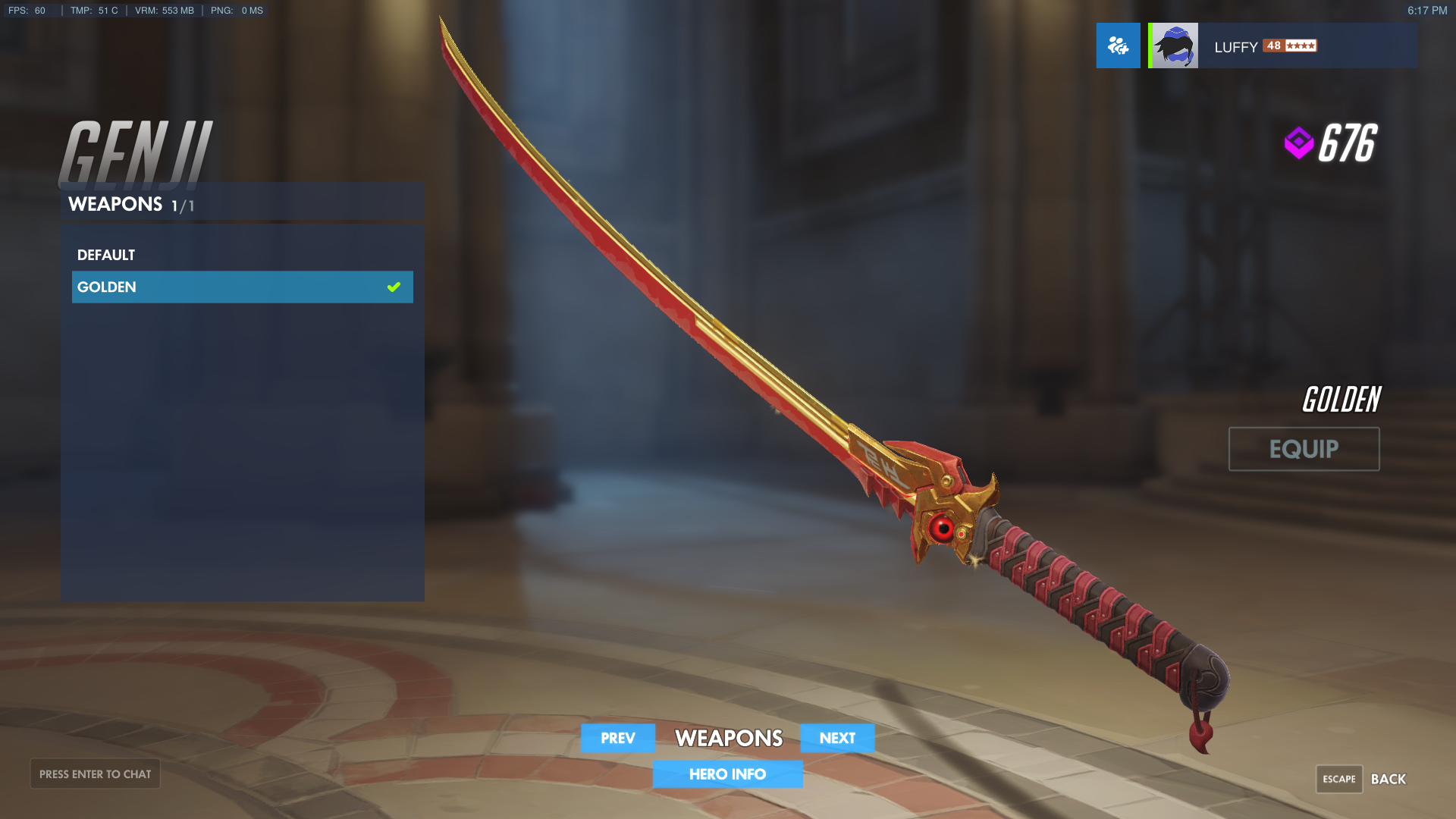Click the pink currency token icon beside 676
This screenshot has height=819, width=1456.
[1298, 140]
